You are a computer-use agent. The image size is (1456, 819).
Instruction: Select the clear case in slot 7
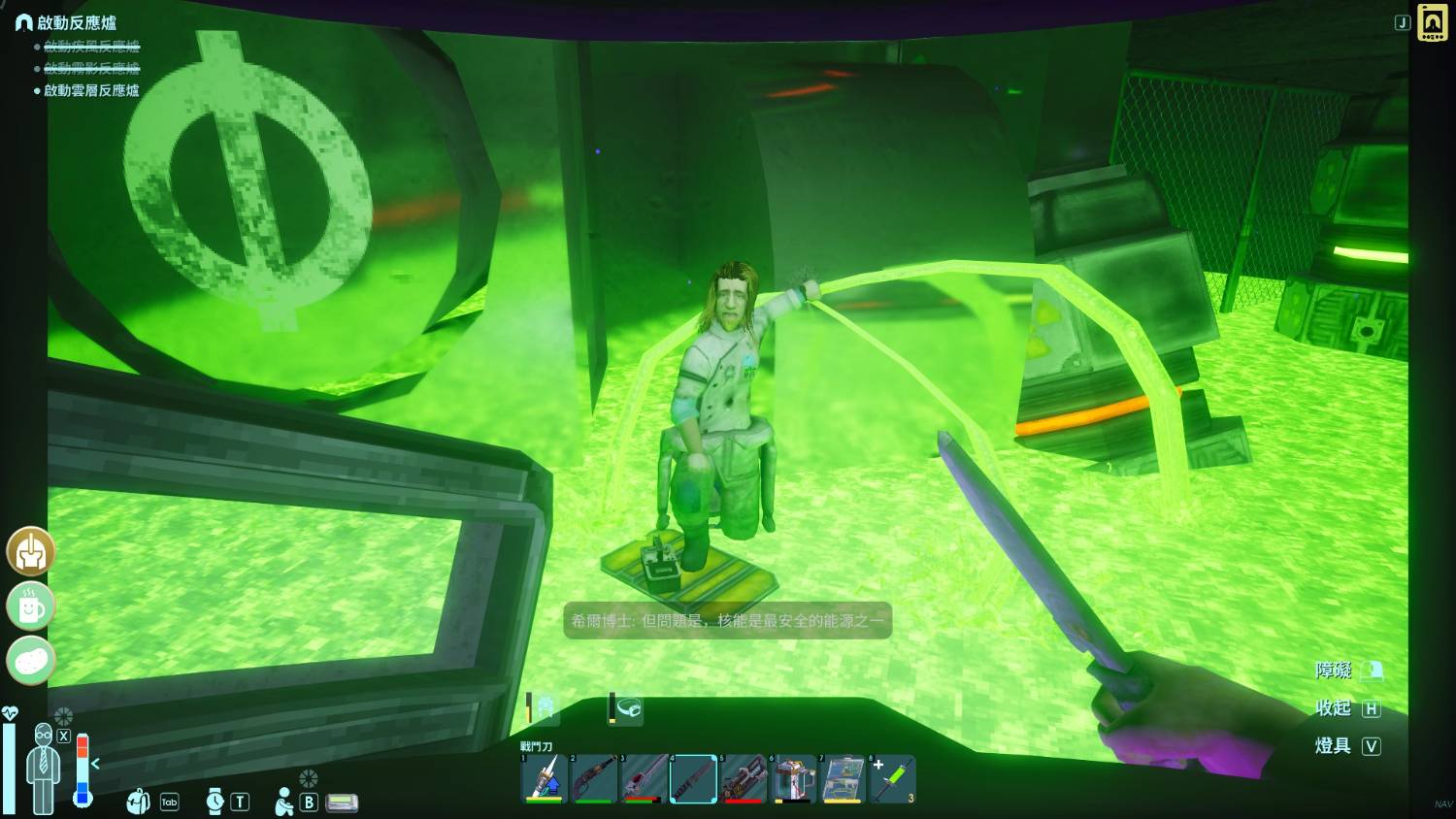click(843, 778)
